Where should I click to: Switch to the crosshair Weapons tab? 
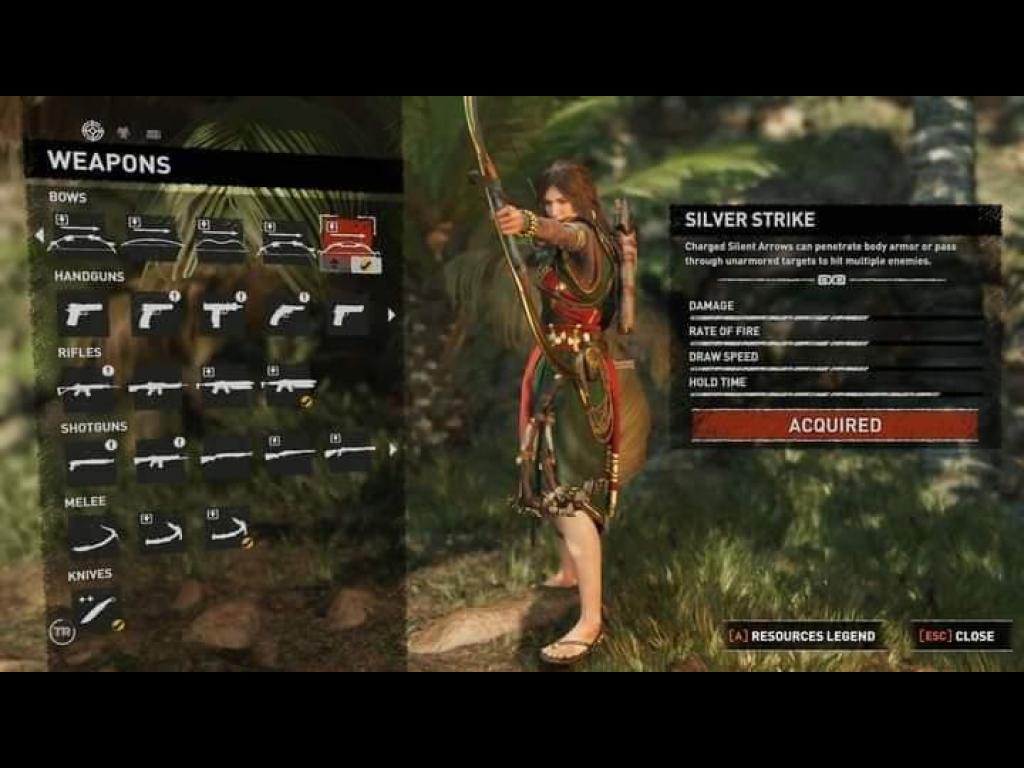tap(92, 130)
